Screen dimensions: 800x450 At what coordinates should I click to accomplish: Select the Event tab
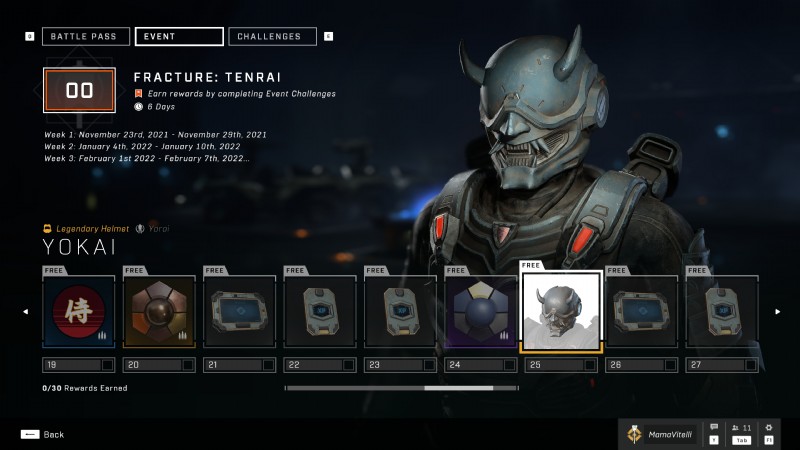pos(179,37)
